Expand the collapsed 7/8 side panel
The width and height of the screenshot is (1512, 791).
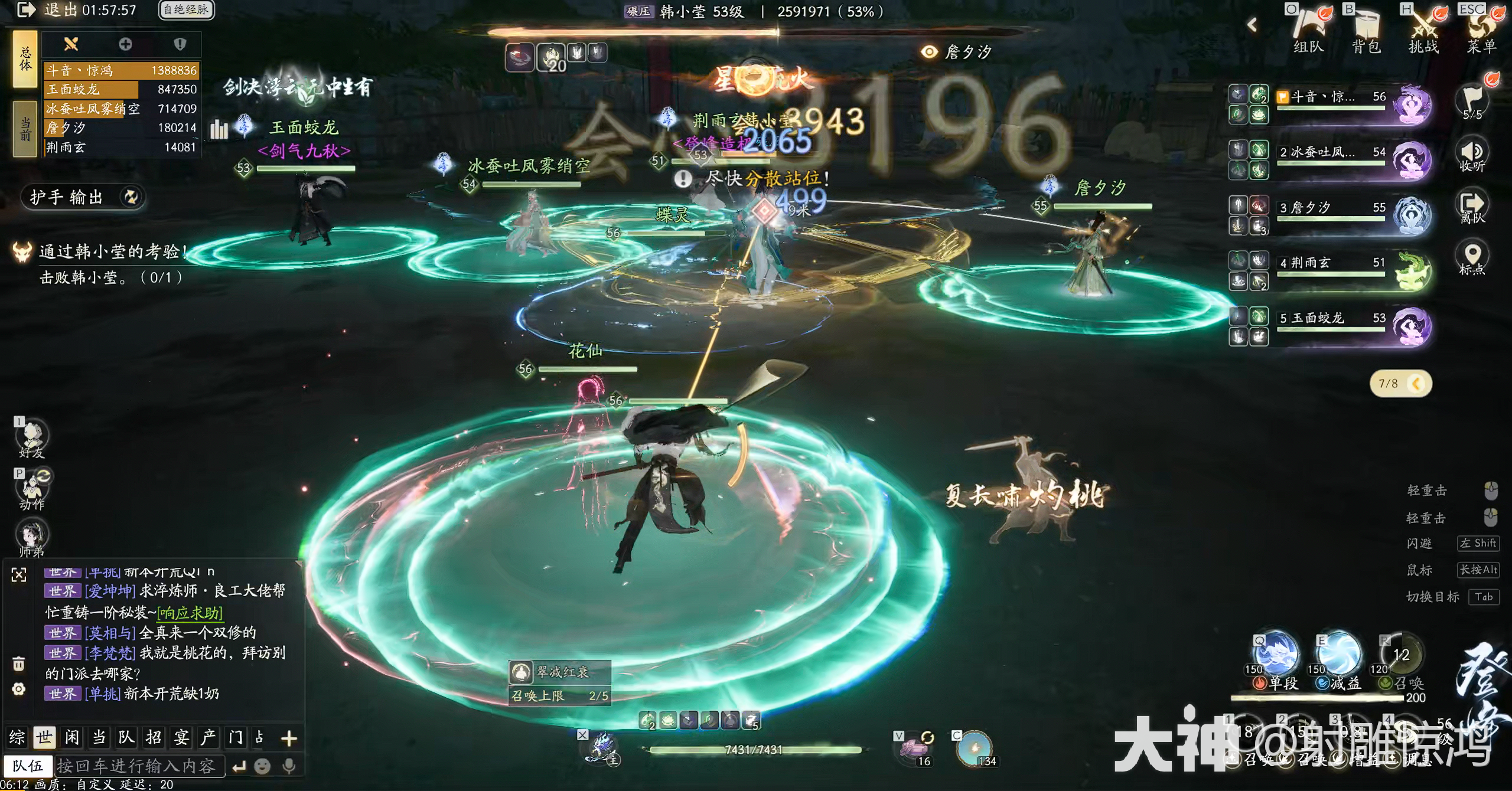[x=1416, y=384]
